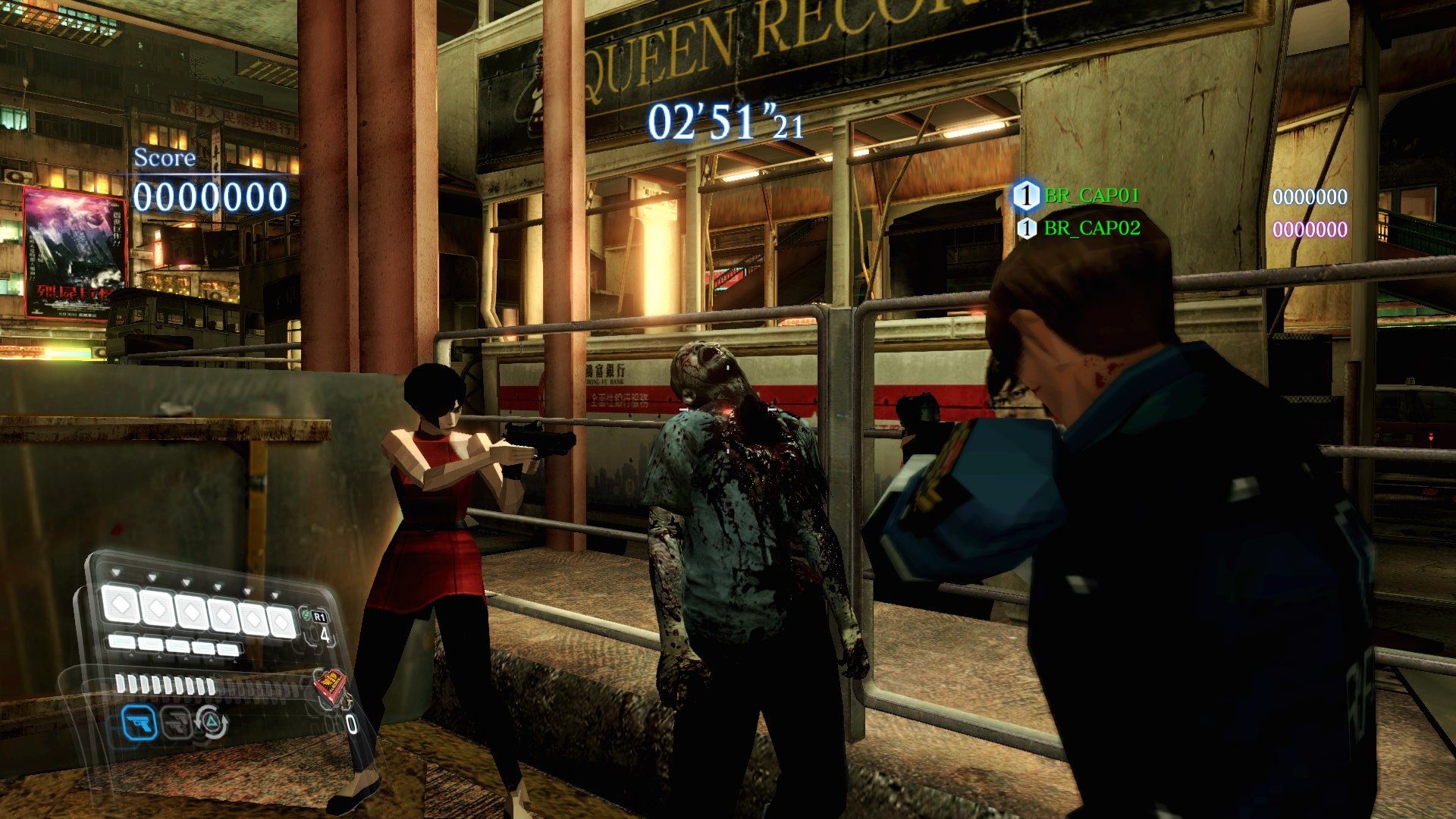Screen dimensions: 1456x819
Task: Click the match timer reading 02'51"21
Action: [x=720, y=121]
